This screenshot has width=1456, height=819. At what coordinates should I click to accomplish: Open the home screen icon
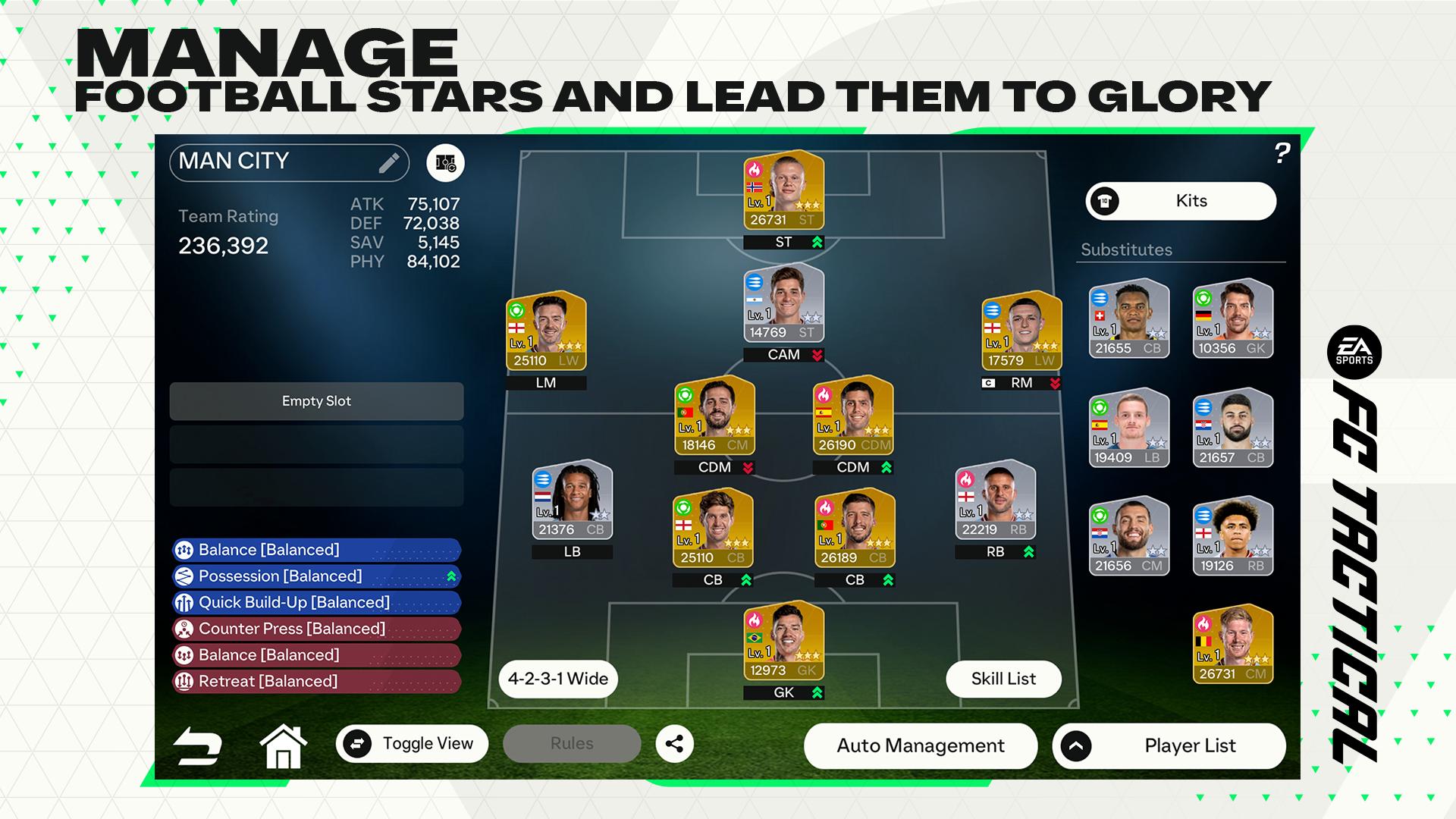[283, 746]
